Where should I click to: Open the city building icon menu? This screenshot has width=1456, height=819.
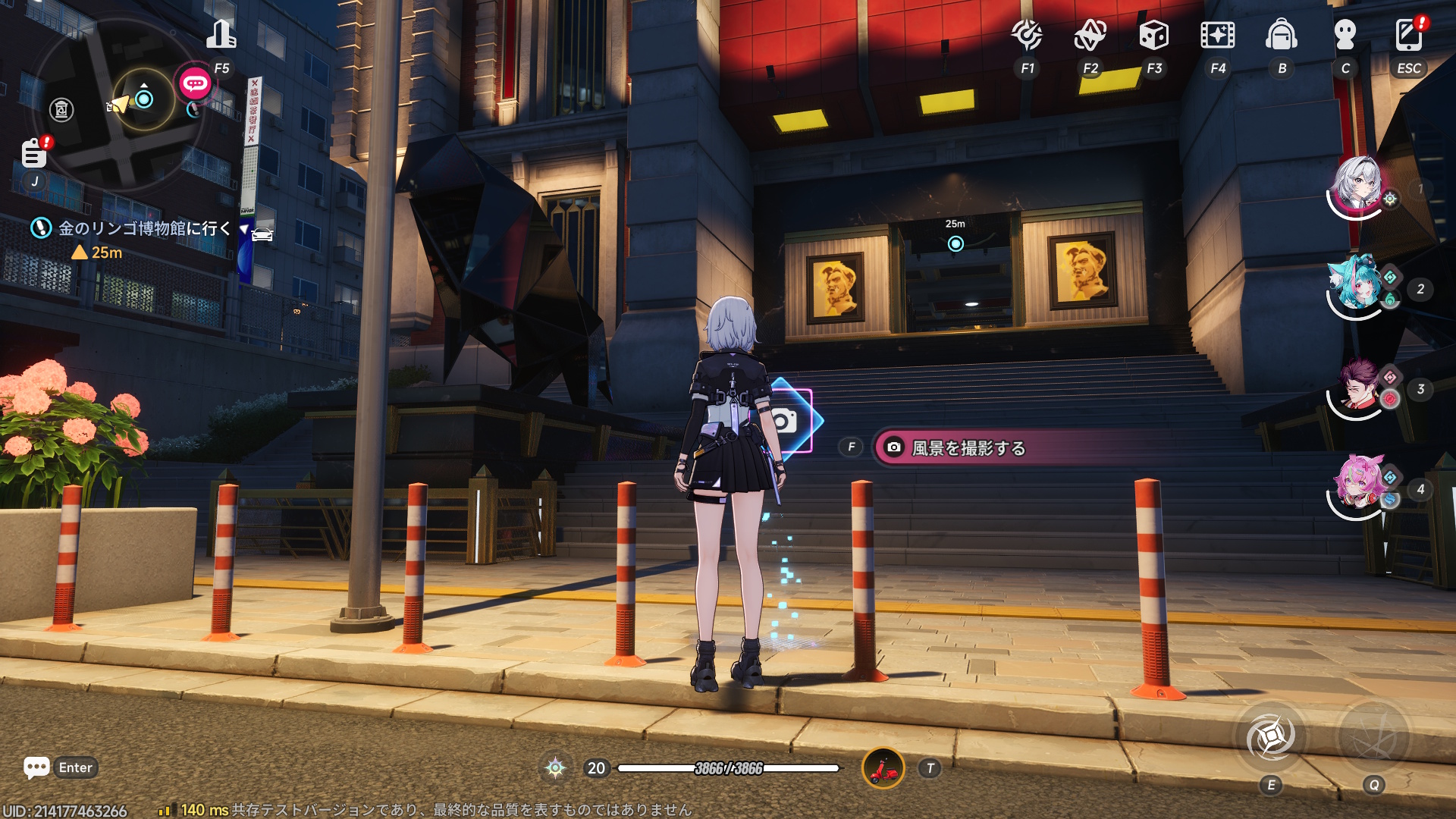point(221,35)
